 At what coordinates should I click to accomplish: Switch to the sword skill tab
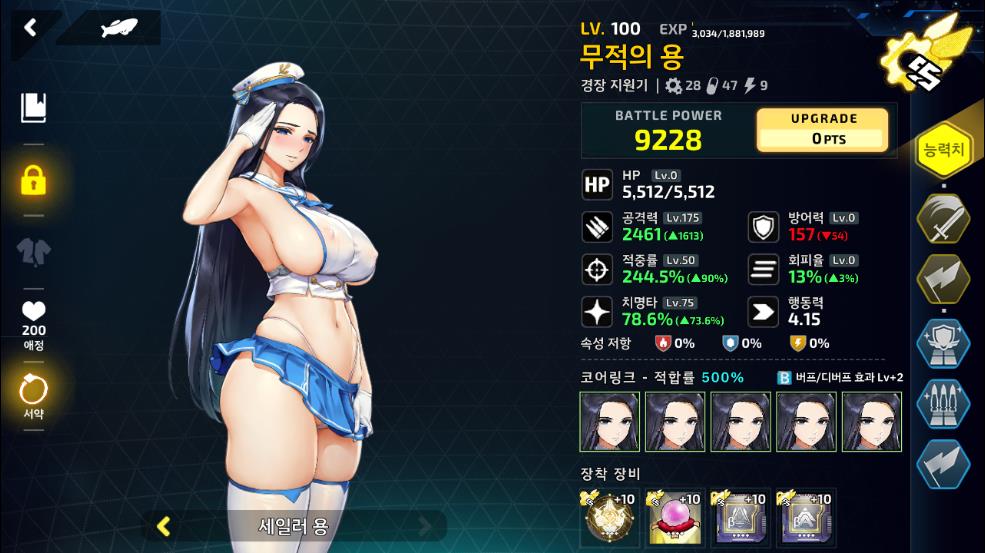point(943,218)
